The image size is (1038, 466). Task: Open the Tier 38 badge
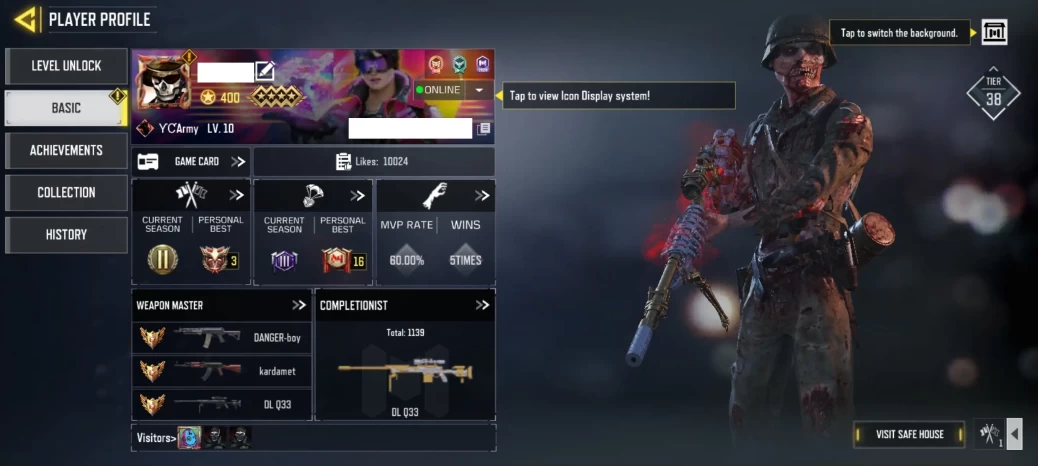point(993,94)
